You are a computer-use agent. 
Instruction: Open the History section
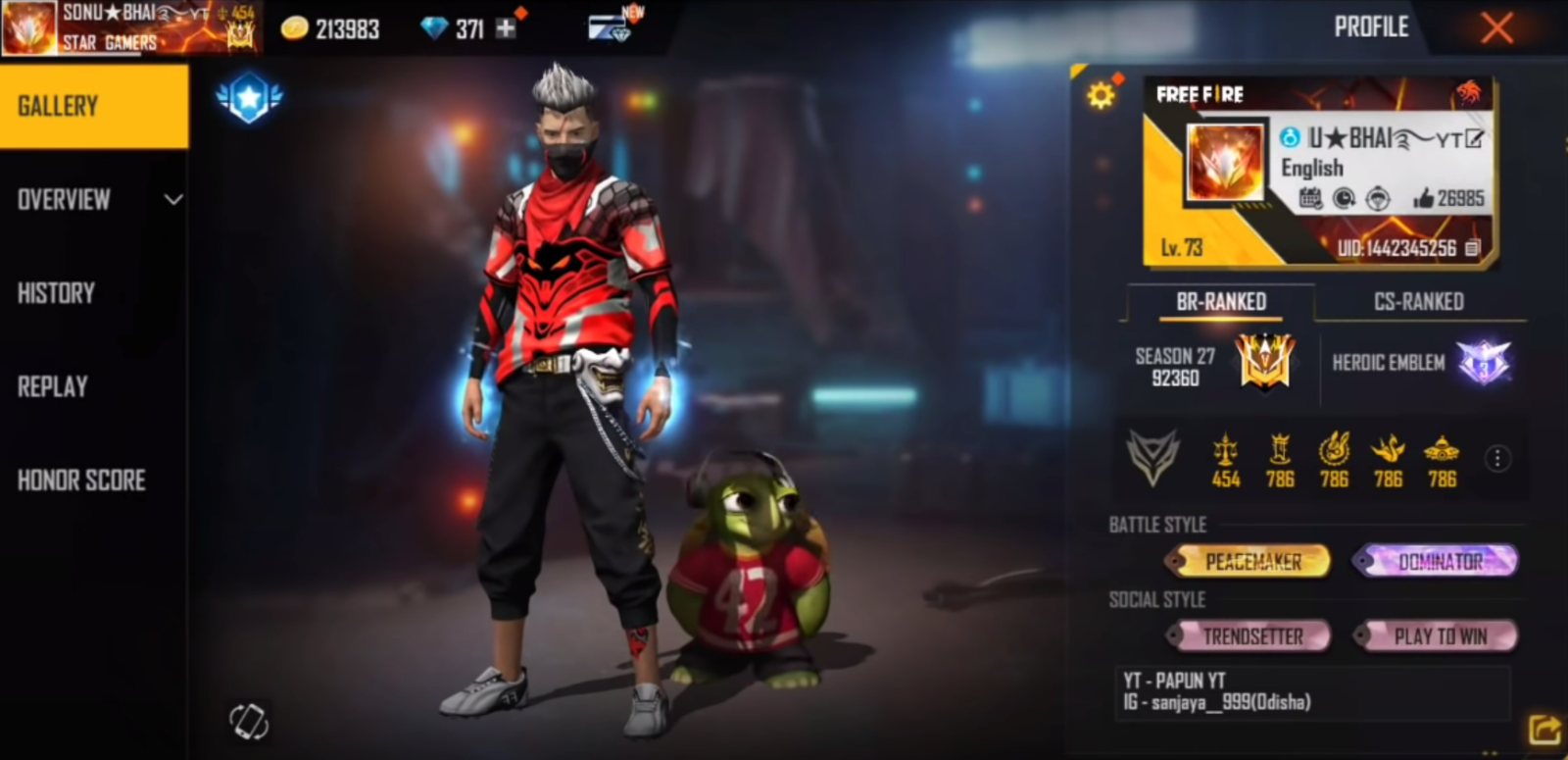pos(57,293)
